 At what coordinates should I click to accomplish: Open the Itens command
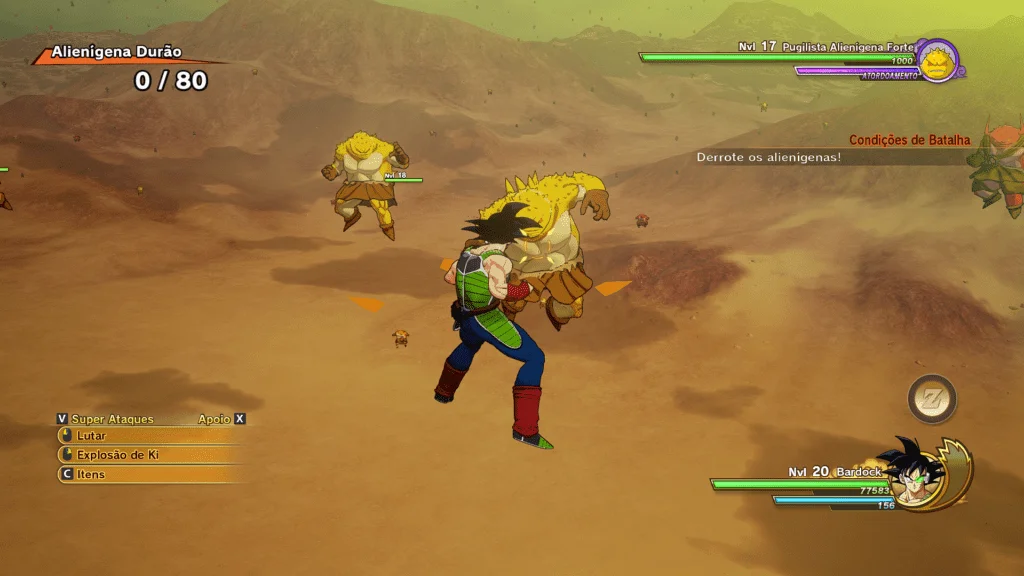[x=91, y=474]
